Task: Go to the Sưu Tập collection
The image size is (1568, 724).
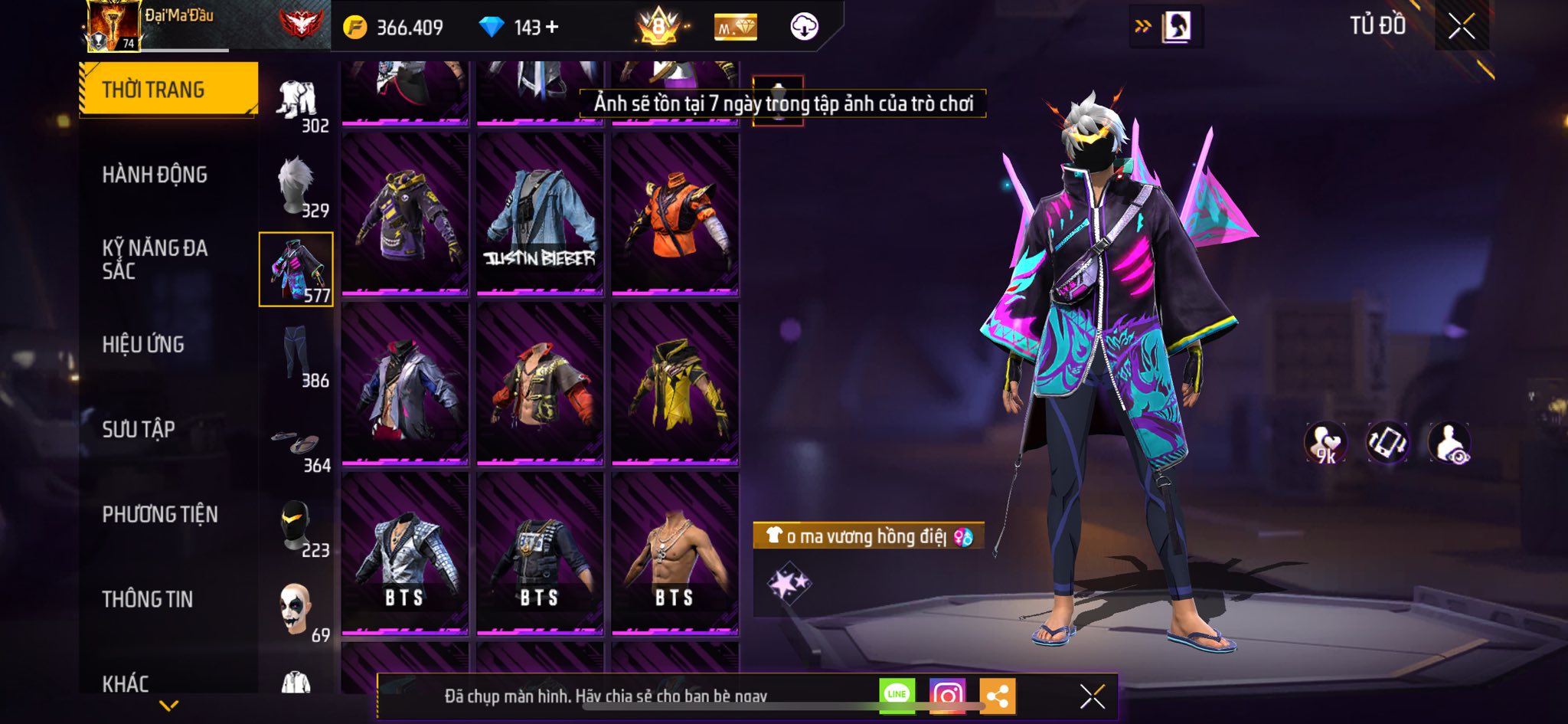Action: [x=139, y=429]
